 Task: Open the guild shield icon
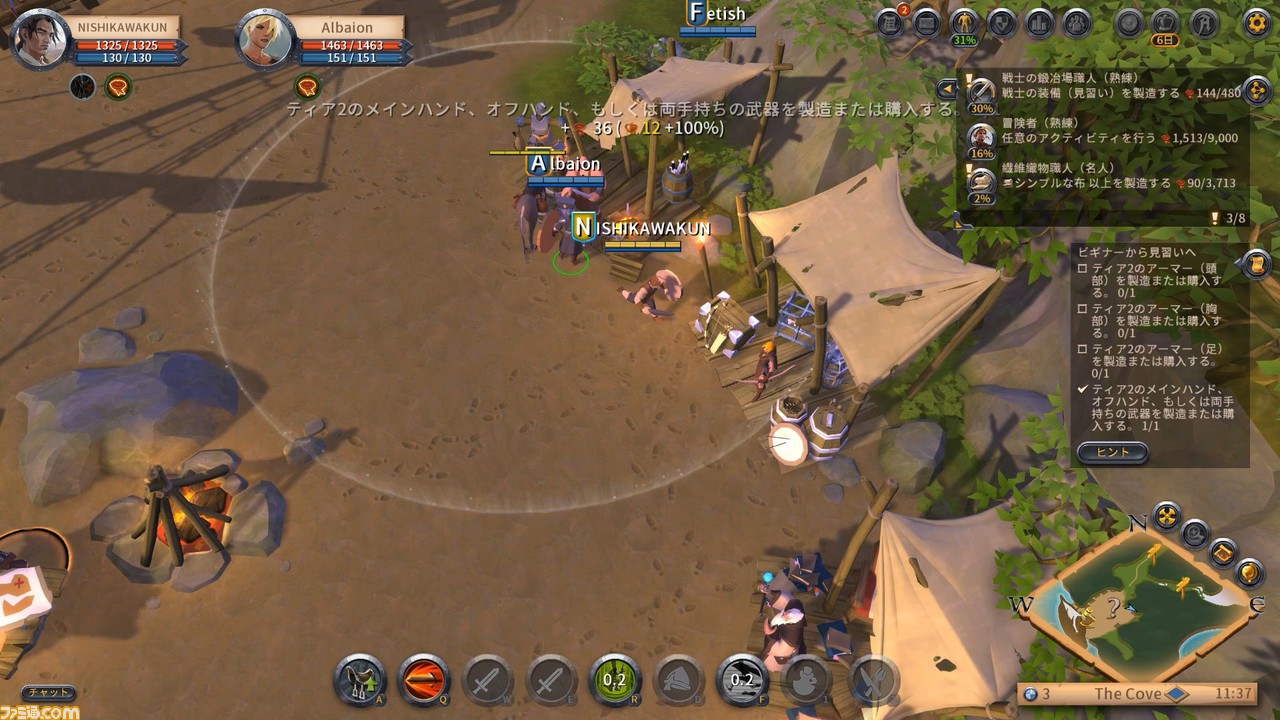point(1001,22)
